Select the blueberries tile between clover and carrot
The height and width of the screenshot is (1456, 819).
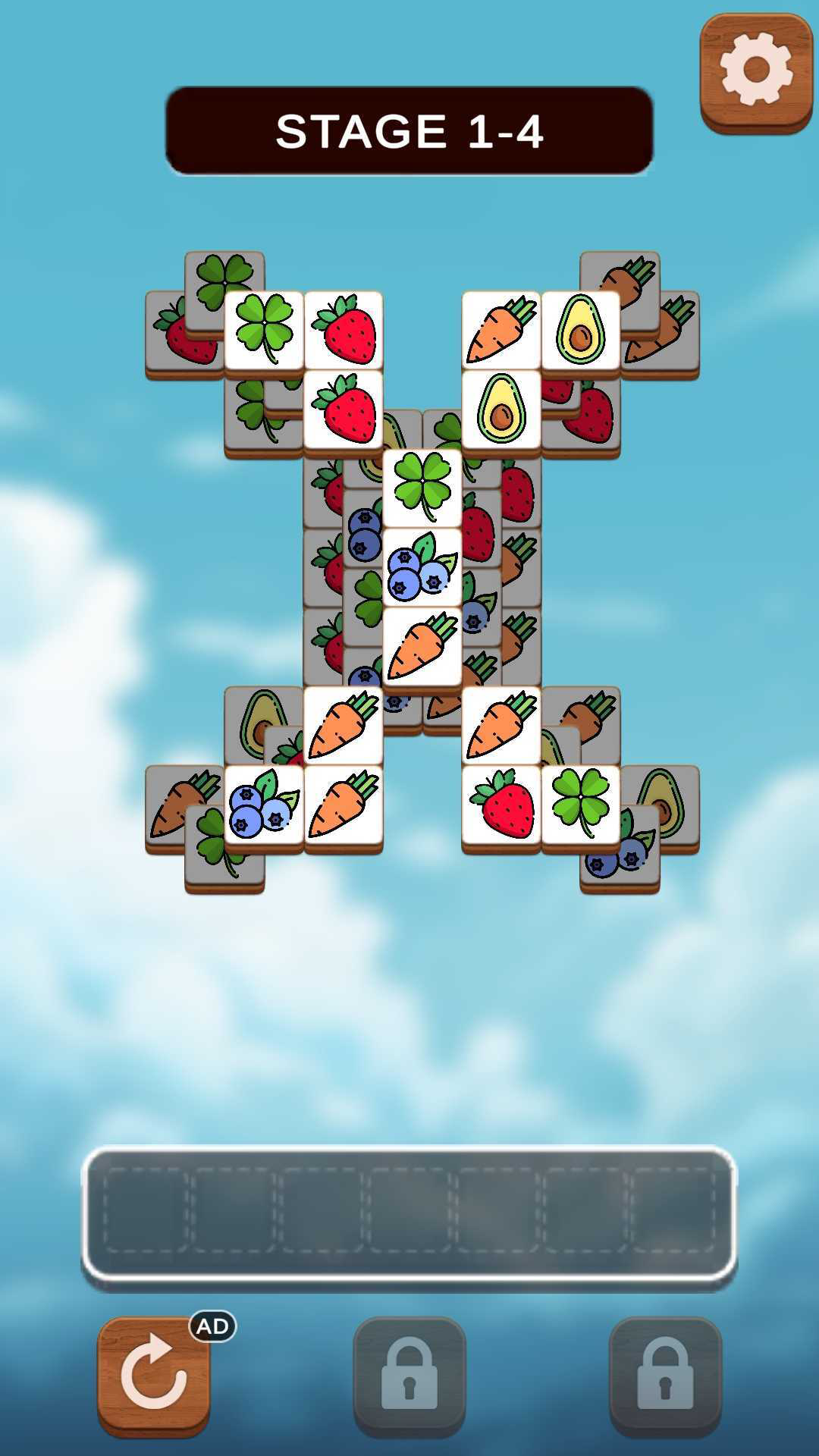pyautogui.click(x=422, y=566)
